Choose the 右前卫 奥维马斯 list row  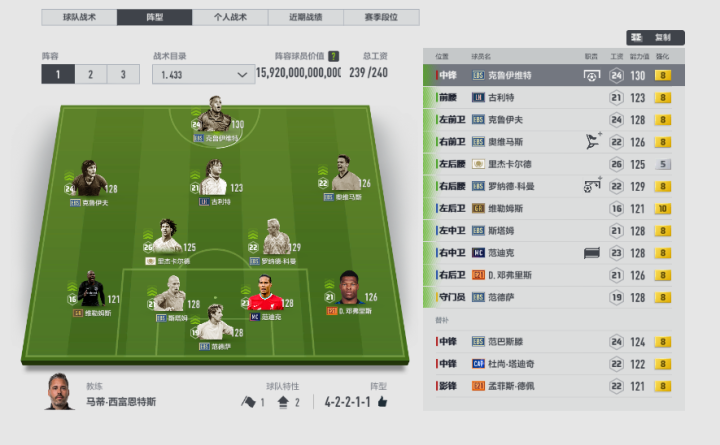point(554,142)
